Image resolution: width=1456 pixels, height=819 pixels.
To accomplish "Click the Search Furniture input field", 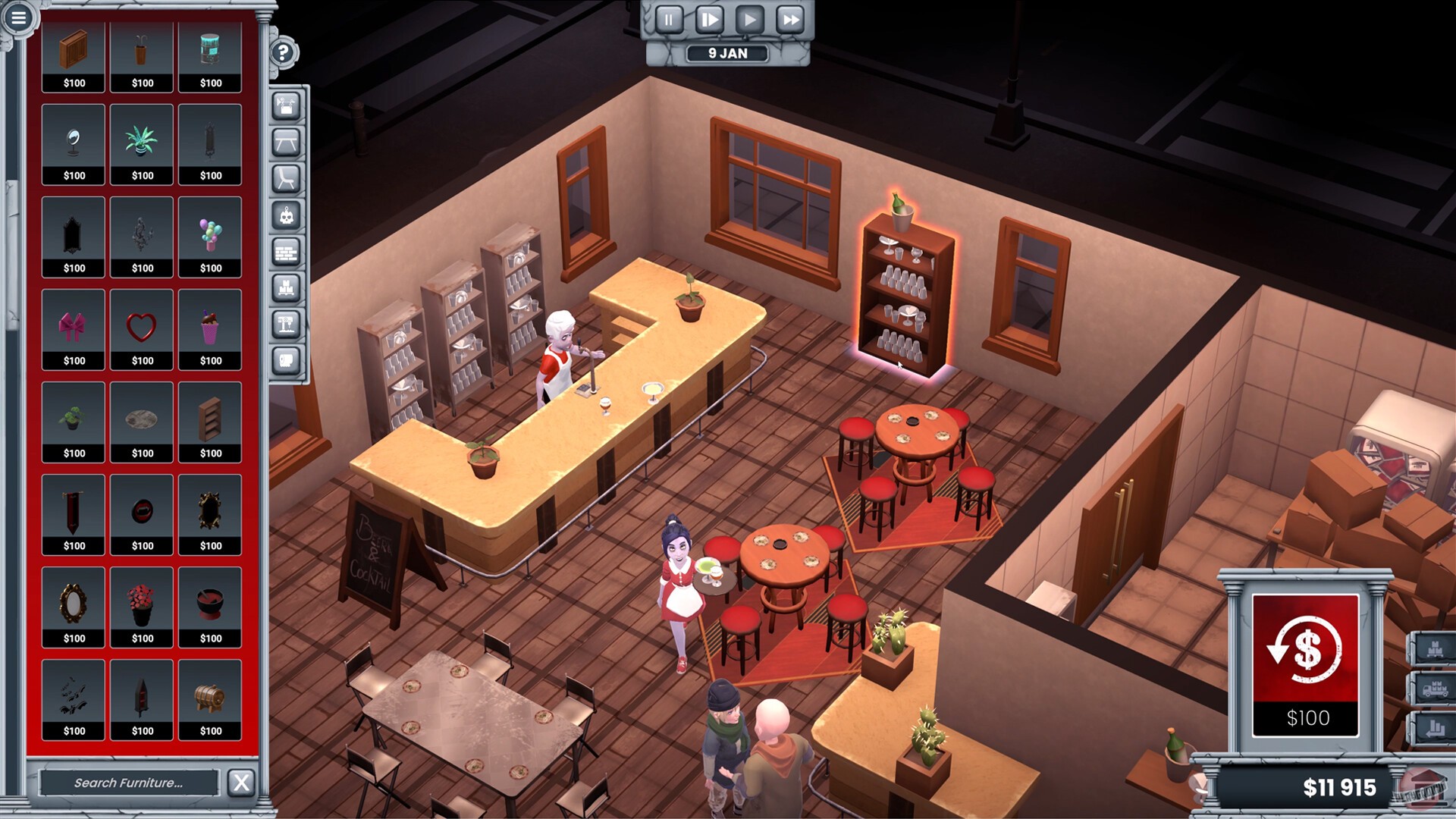I will click(129, 782).
